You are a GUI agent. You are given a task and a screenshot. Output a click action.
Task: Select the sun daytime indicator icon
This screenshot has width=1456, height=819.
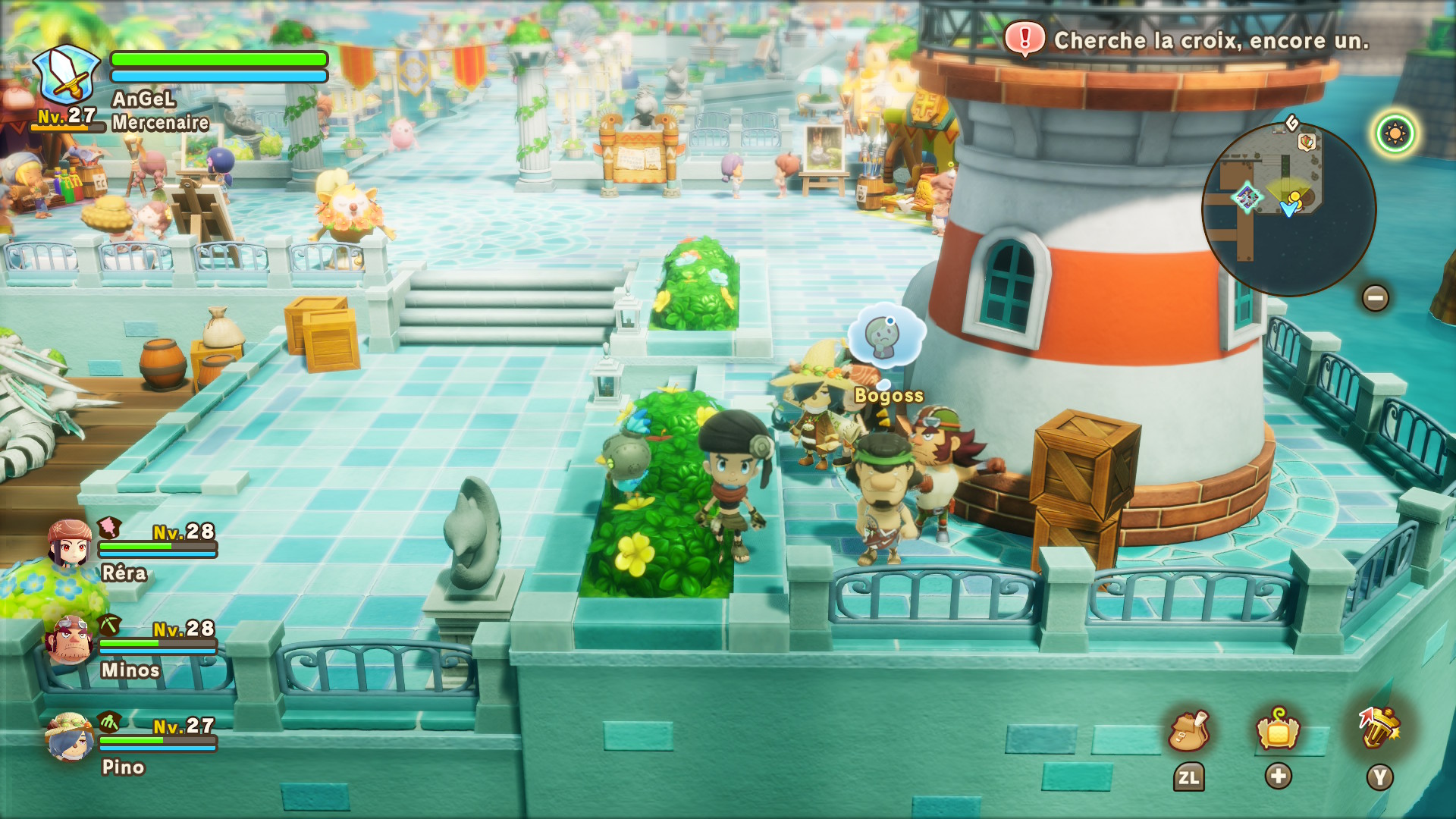[1395, 134]
